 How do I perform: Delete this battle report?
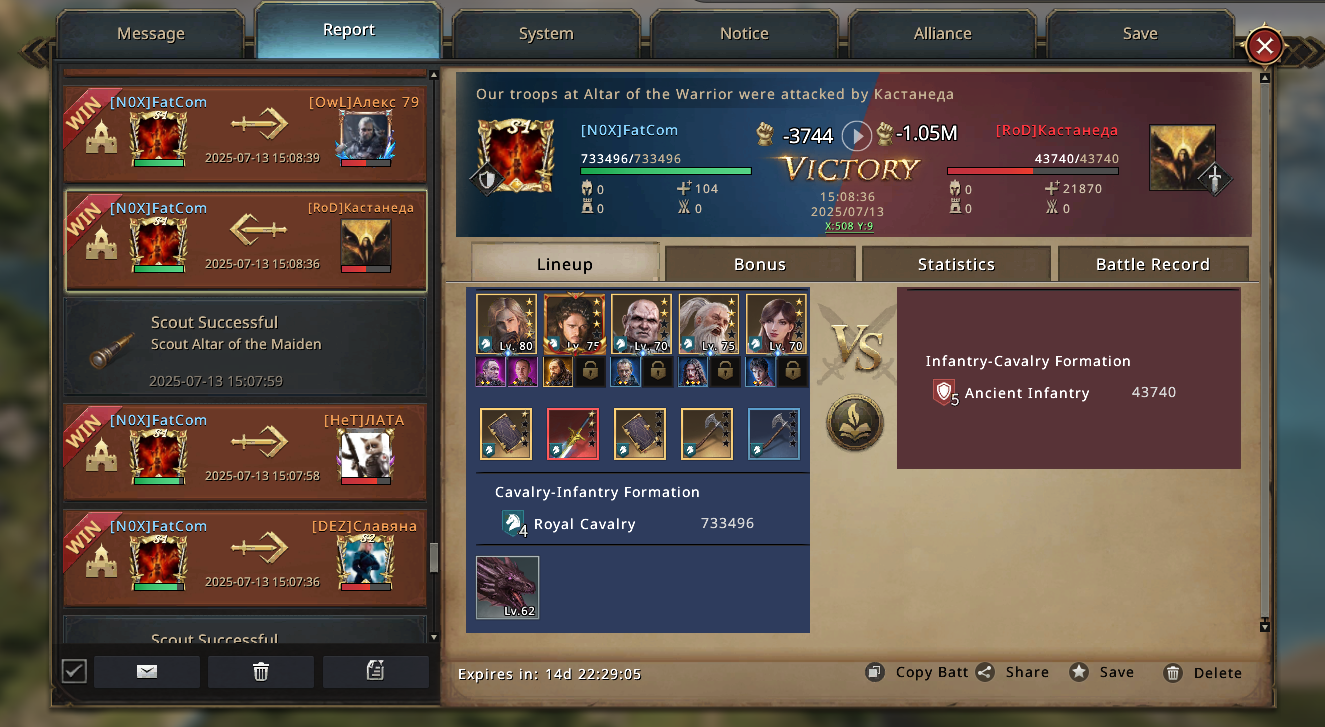coord(1203,673)
